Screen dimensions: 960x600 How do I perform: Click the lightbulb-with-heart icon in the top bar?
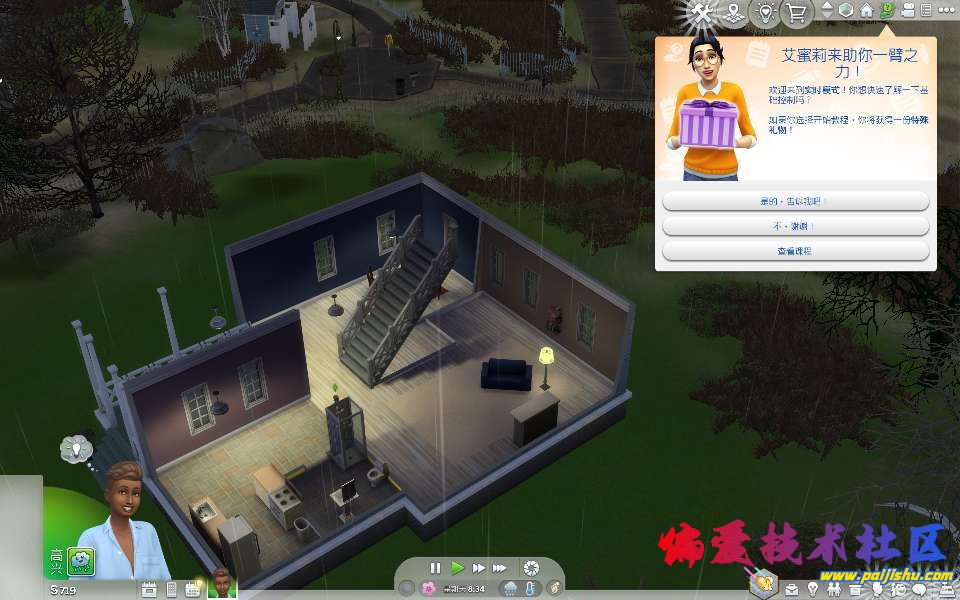(766, 13)
